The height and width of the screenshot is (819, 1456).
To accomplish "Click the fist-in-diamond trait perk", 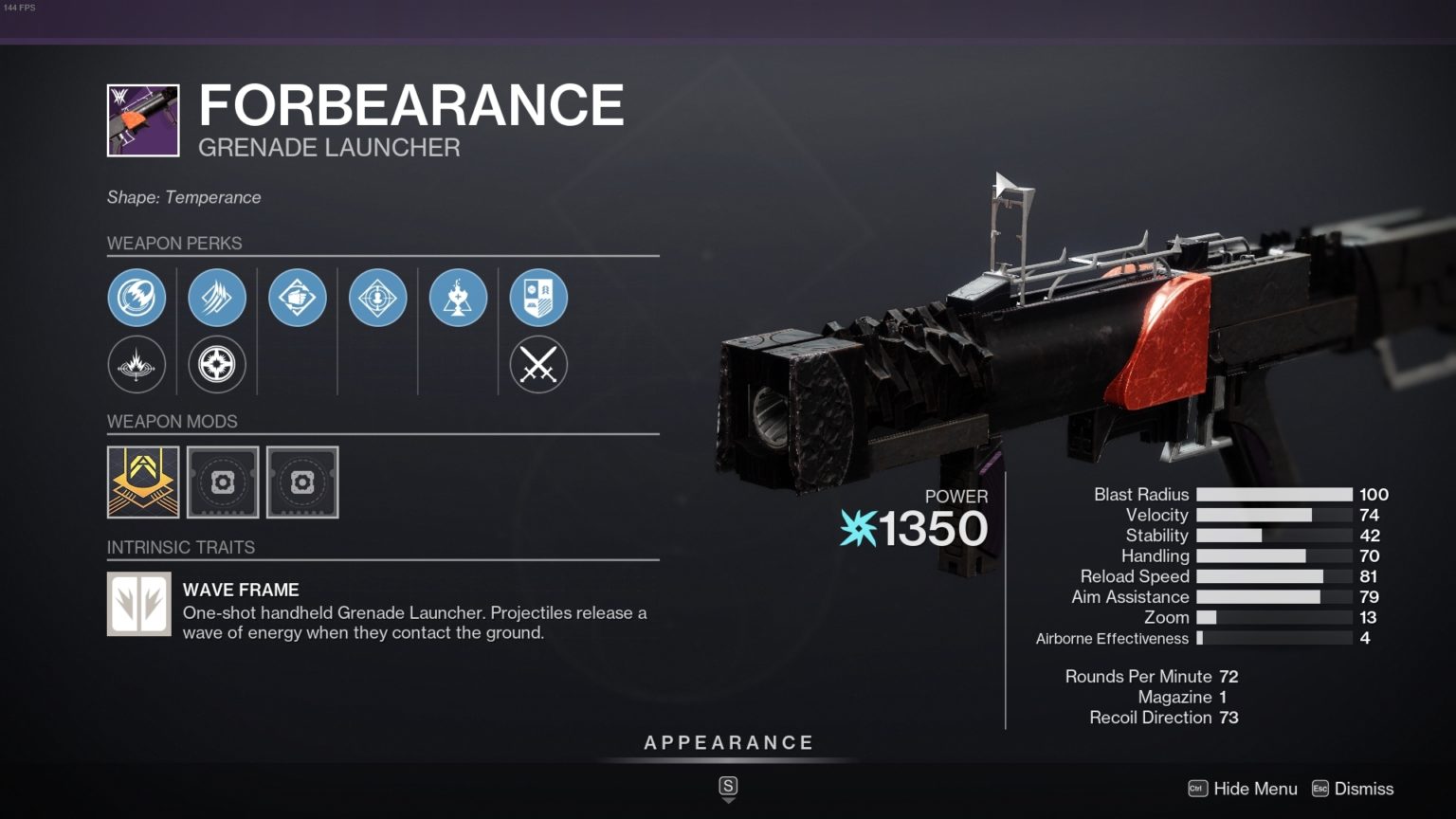I will [298, 297].
